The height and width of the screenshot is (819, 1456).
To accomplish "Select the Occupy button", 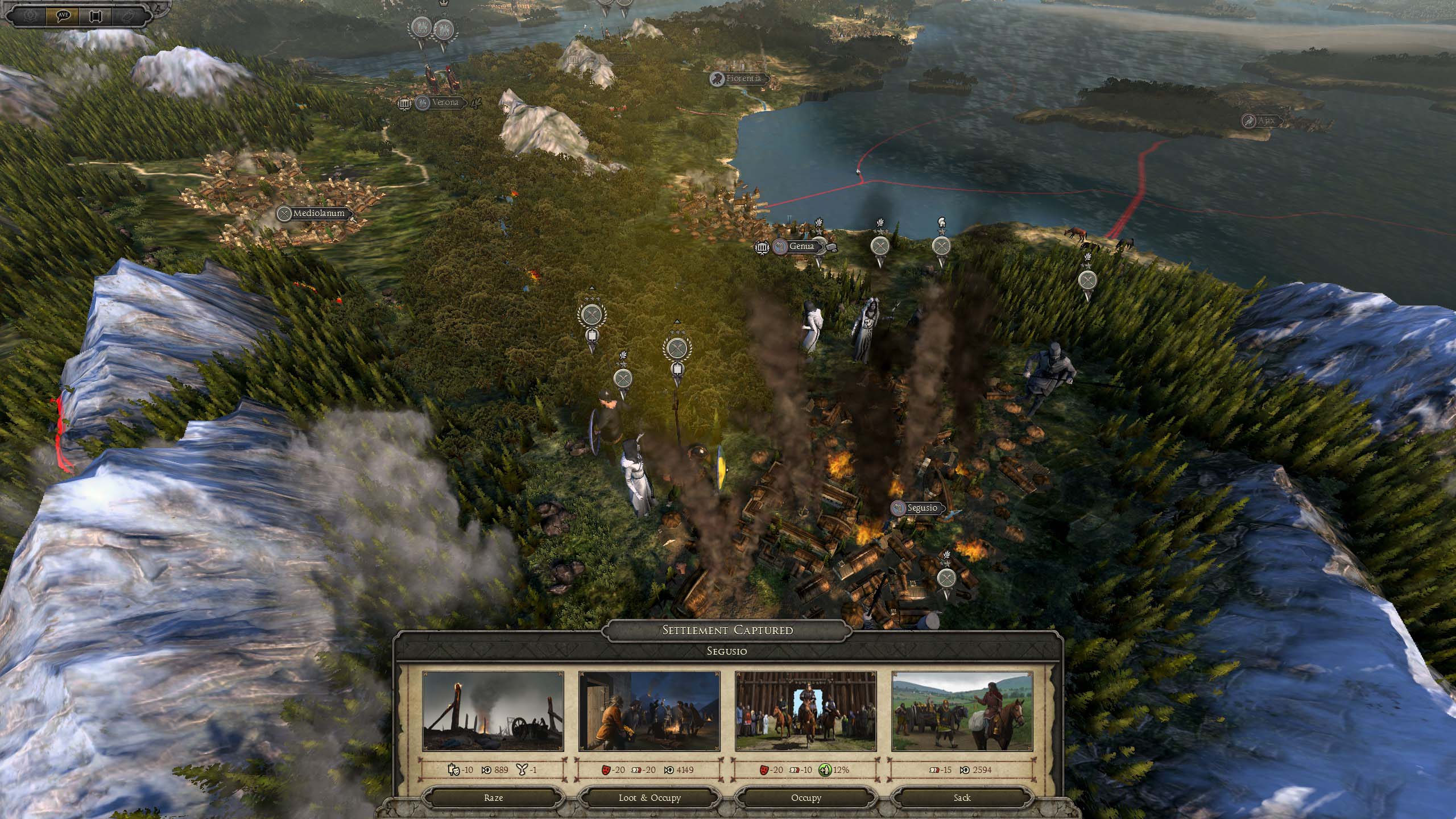I will pos(805,797).
